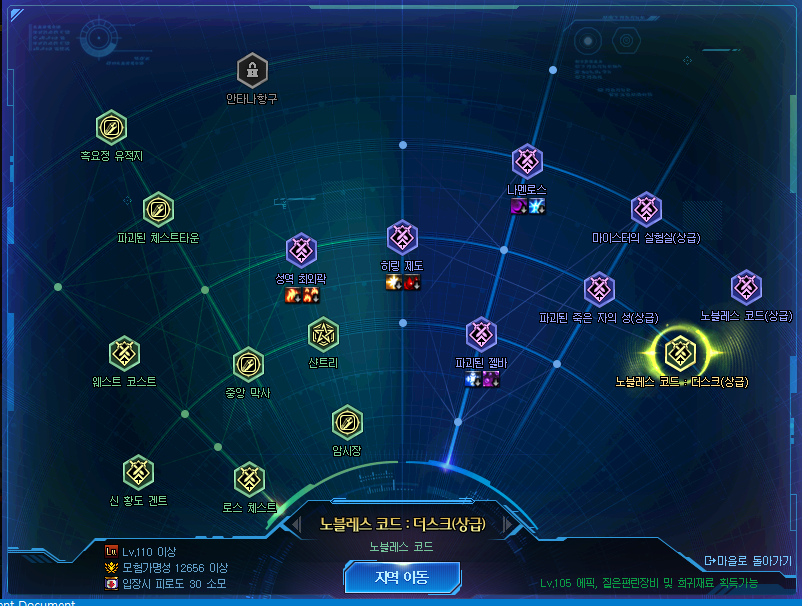The width and height of the screenshot is (802, 606).
Task: Choose the 산트리 star map node
Action: 323,334
